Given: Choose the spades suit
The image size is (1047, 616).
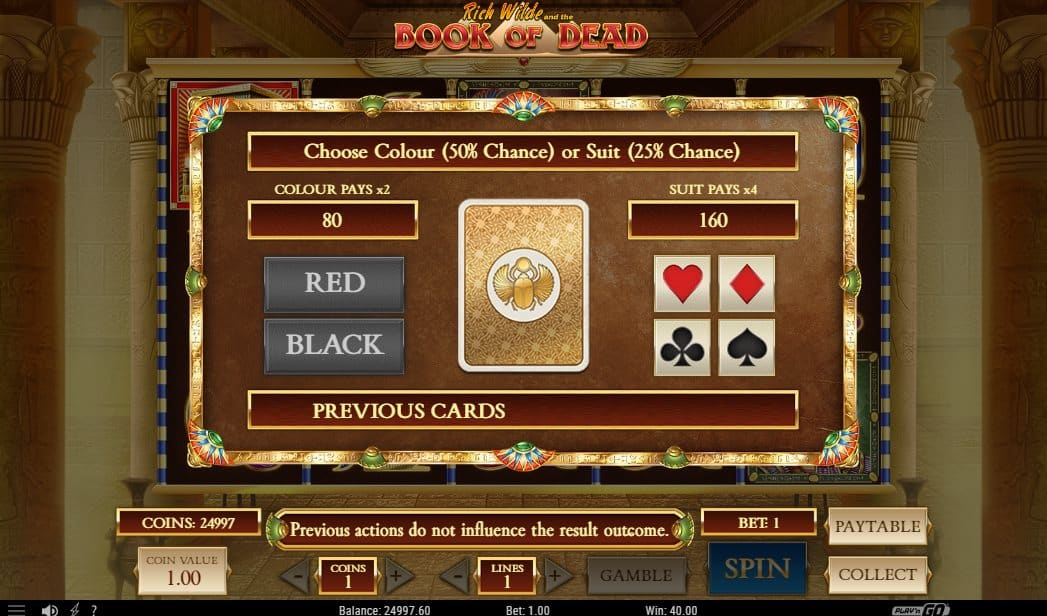Looking at the screenshot, I should coord(746,347).
